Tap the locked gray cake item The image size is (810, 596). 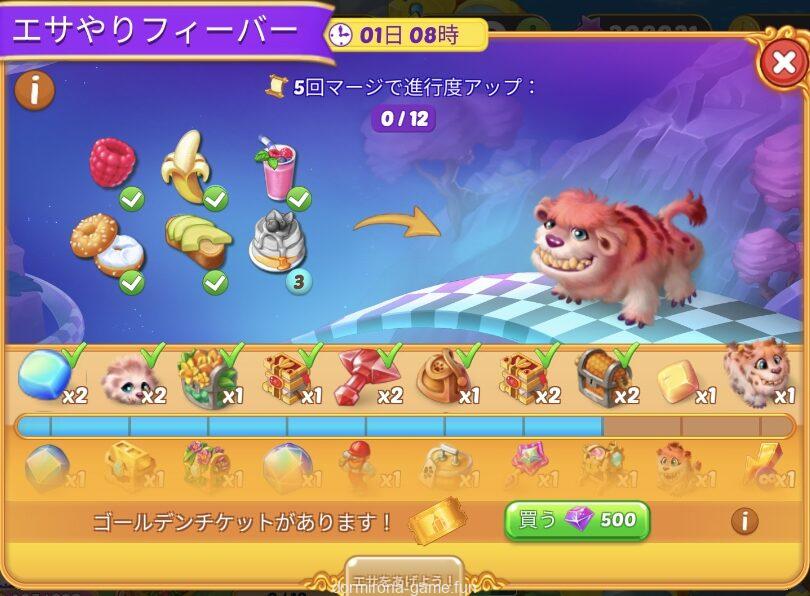277,242
